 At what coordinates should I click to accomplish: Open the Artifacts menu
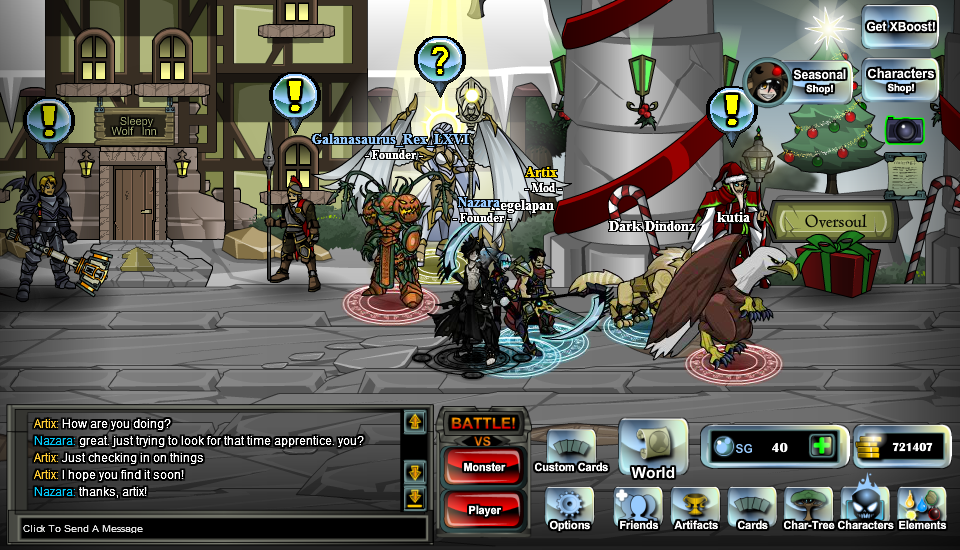(x=696, y=509)
